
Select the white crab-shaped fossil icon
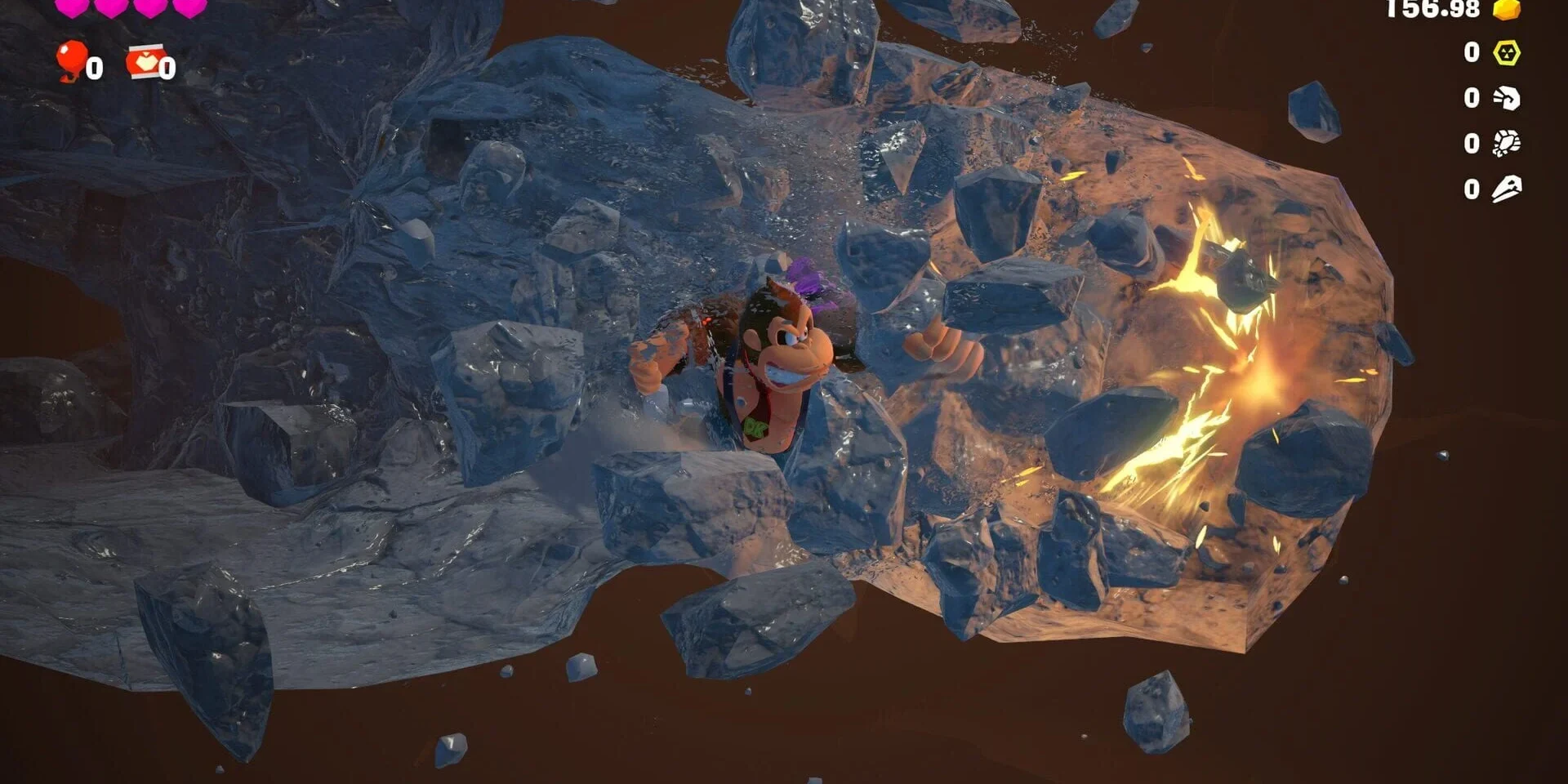pos(1507,144)
